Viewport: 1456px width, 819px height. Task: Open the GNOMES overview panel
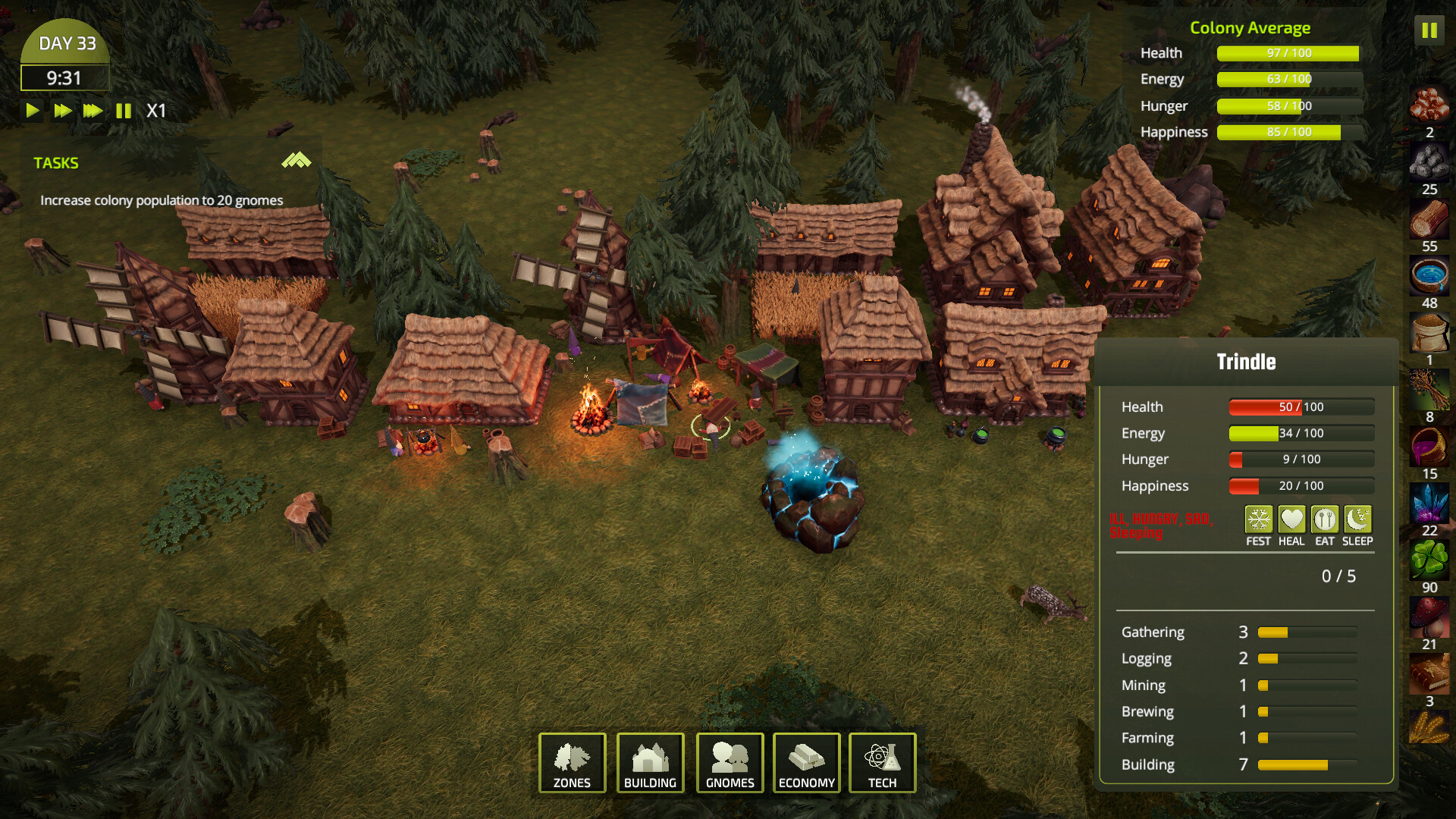tap(730, 763)
